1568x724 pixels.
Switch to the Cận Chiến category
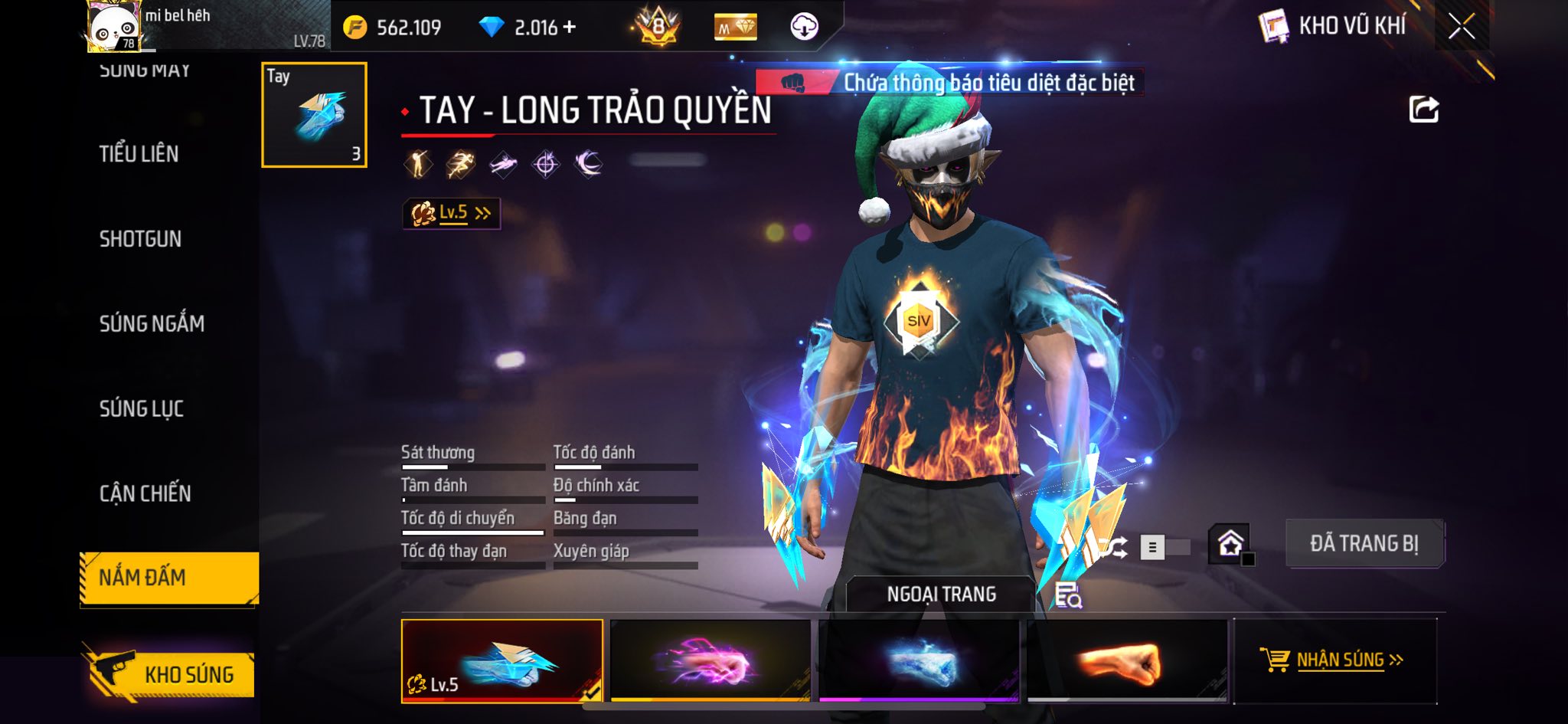(145, 493)
